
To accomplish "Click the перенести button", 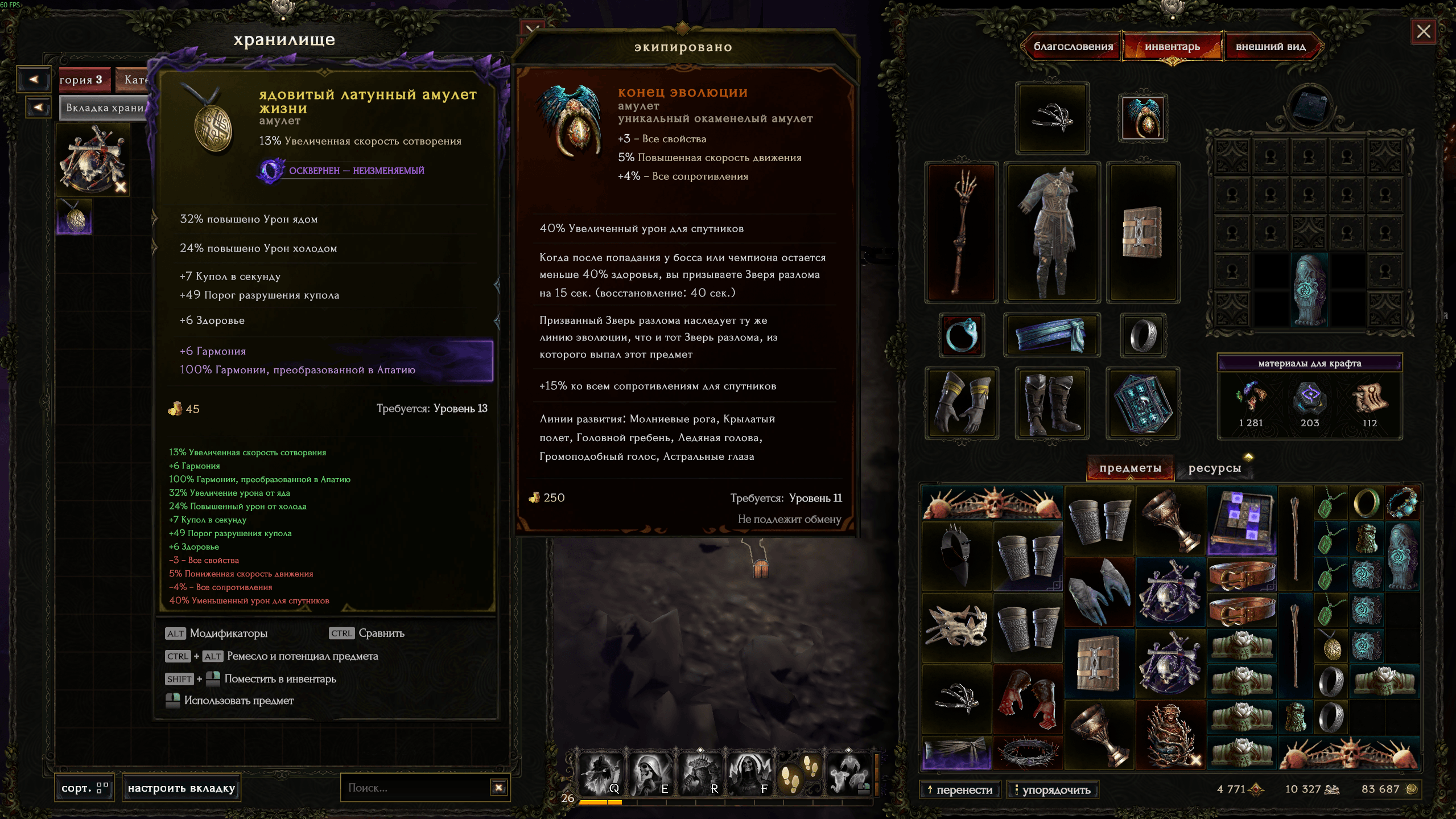I will point(959,789).
